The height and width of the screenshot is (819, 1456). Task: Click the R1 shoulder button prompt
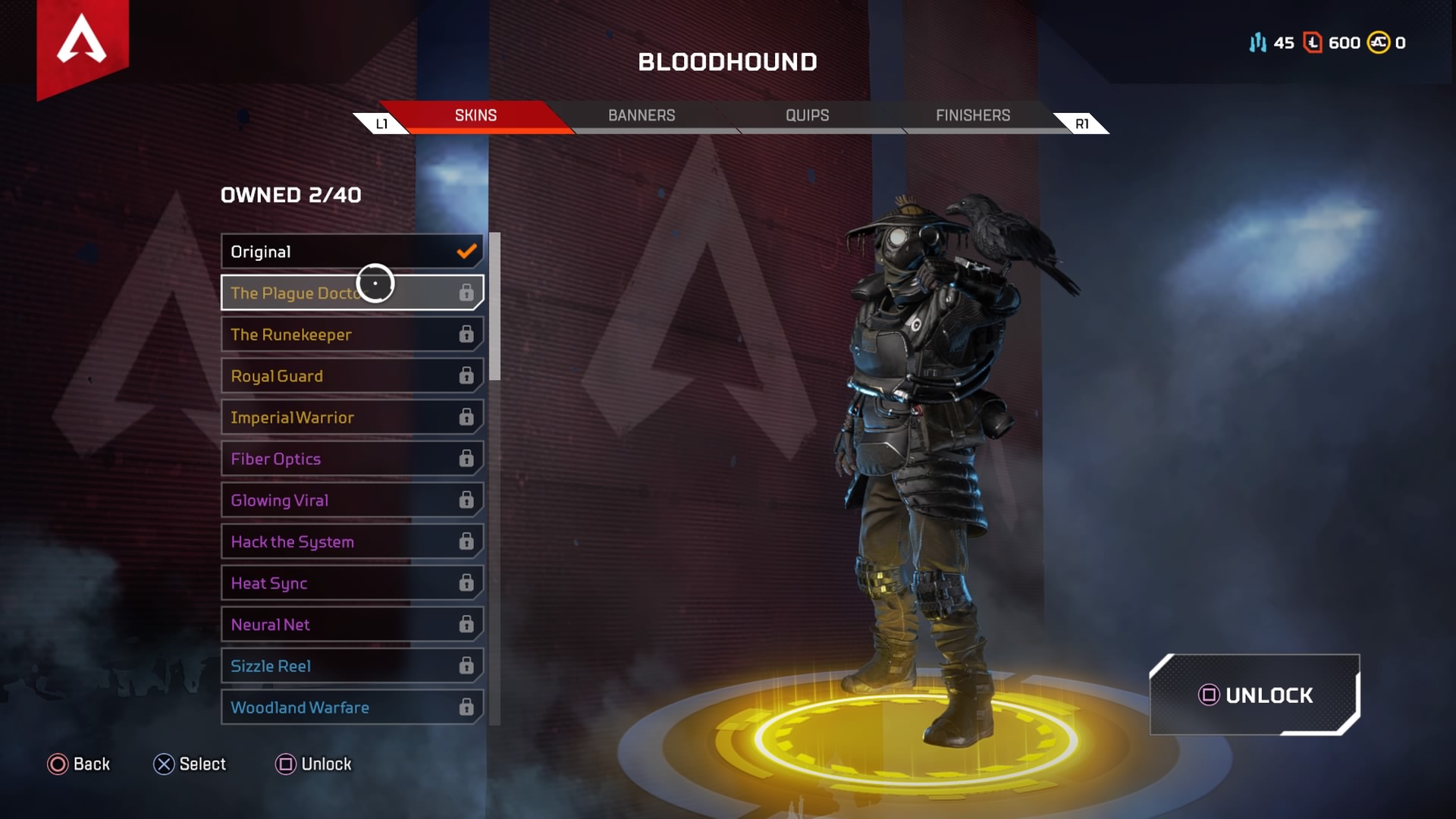(1081, 122)
